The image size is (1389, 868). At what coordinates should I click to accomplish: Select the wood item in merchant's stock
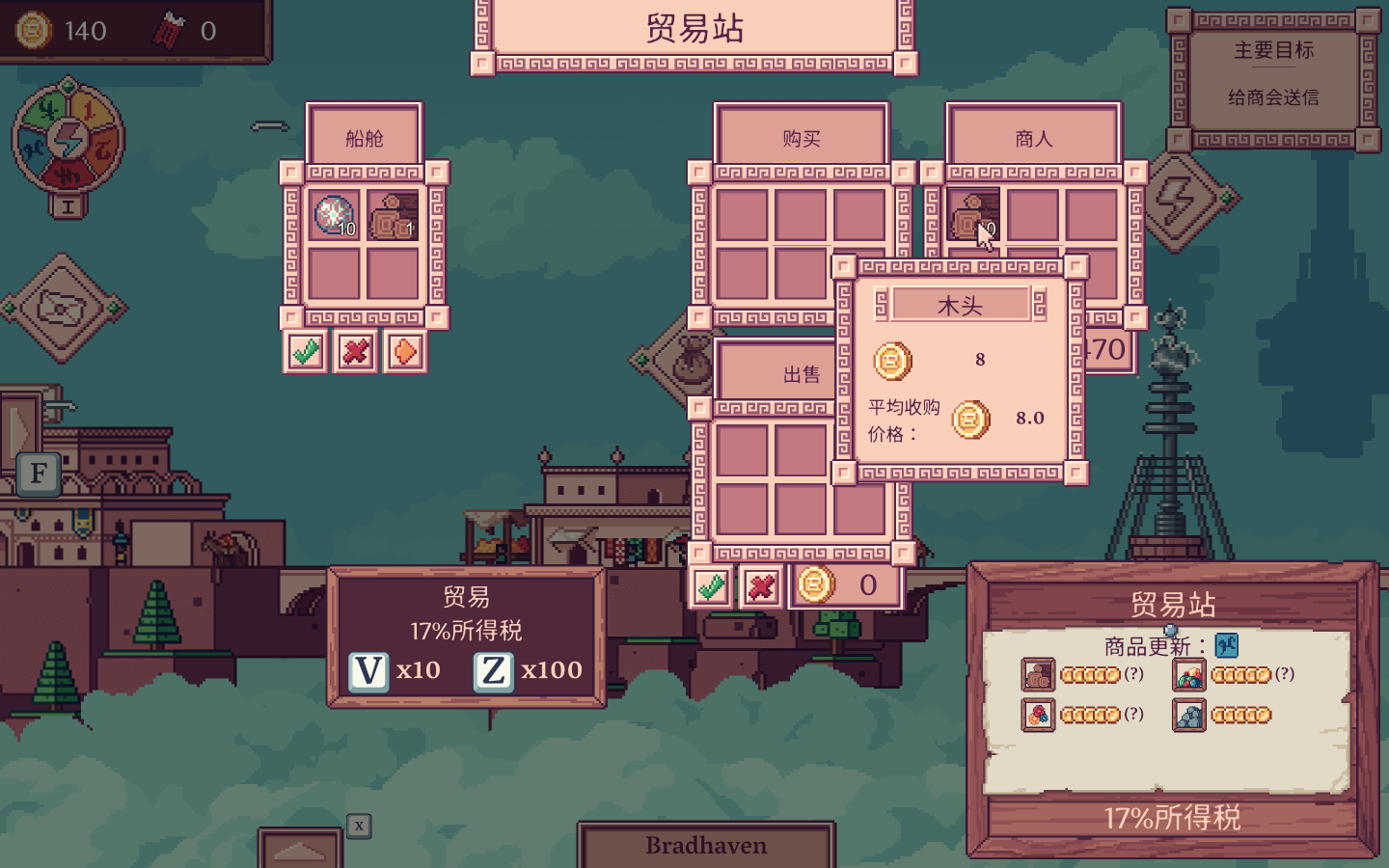[x=972, y=214]
